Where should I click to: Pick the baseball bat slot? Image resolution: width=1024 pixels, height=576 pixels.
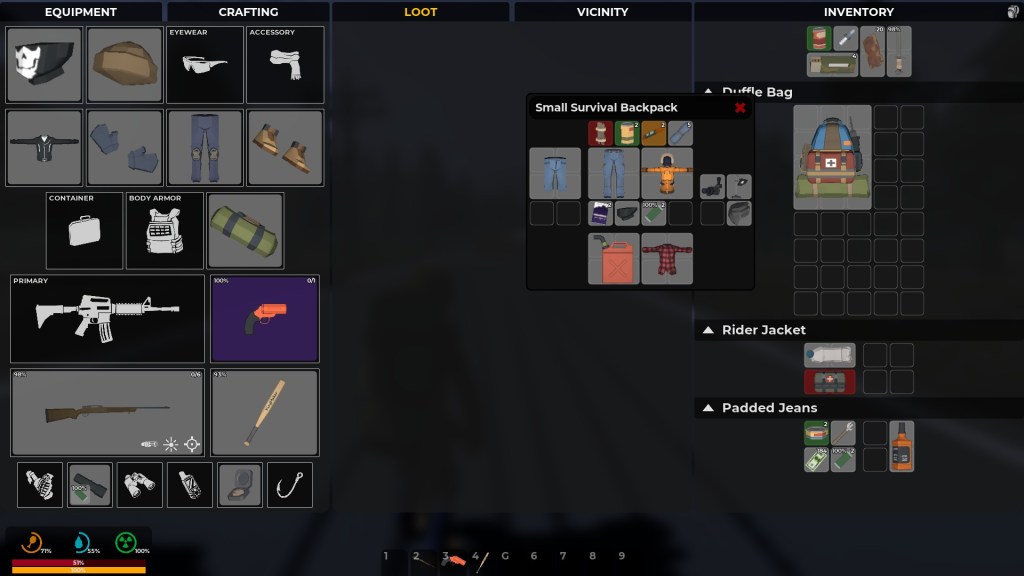[x=265, y=412]
